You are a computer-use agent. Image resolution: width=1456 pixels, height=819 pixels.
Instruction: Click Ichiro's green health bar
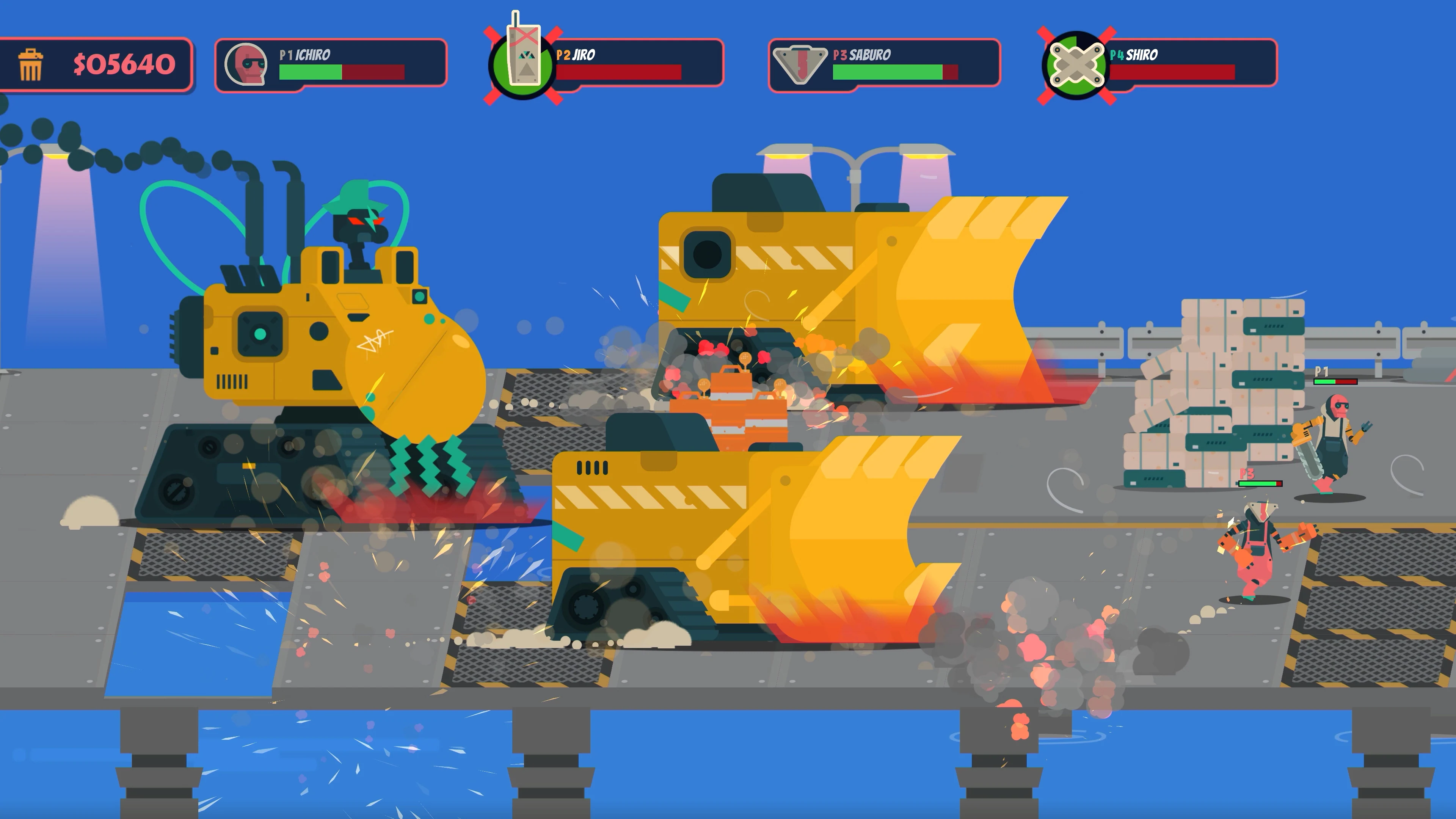coord(311,72)
